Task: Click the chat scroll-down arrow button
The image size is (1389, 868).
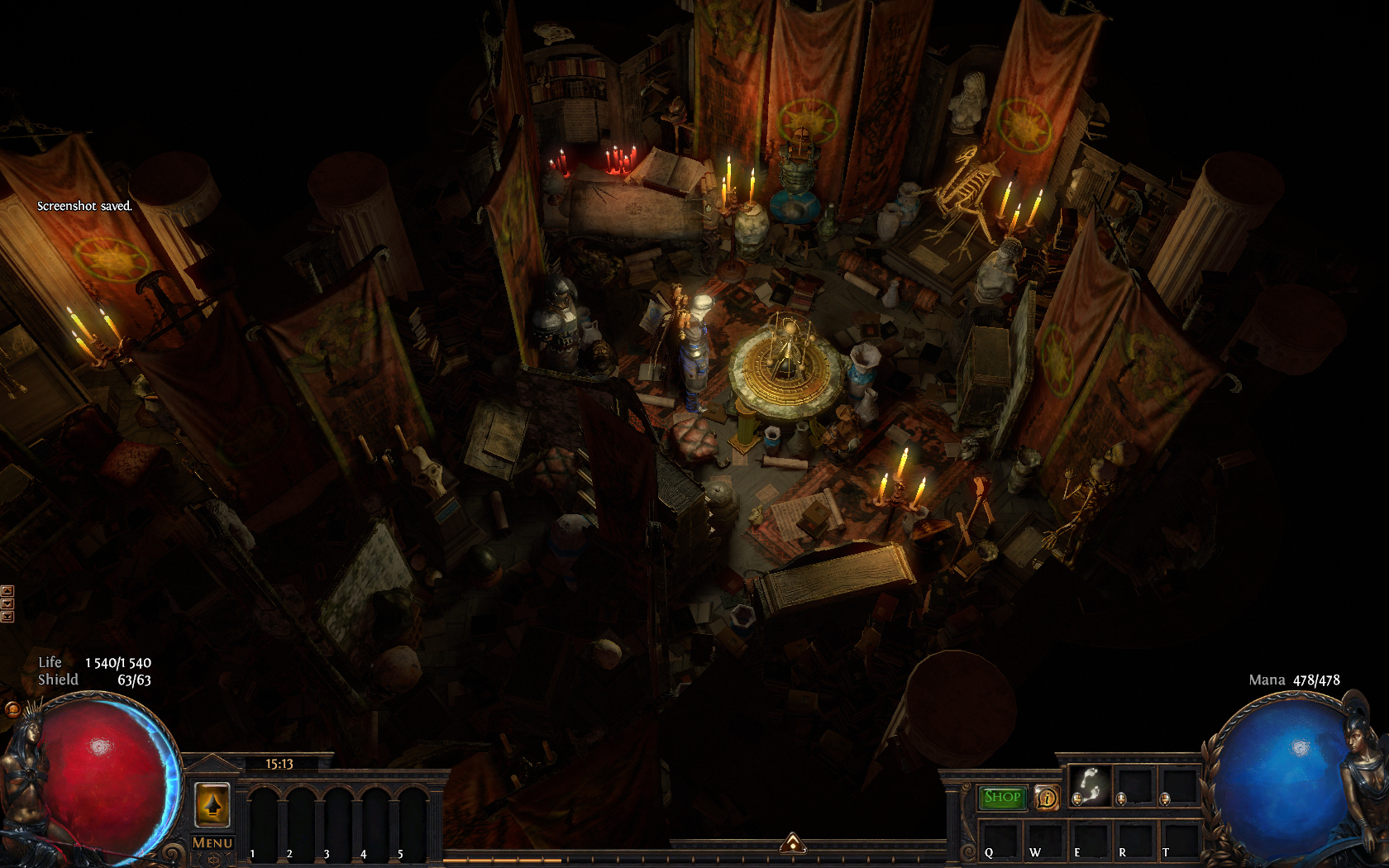Action: pyautogui.click(x=7, y=603)
